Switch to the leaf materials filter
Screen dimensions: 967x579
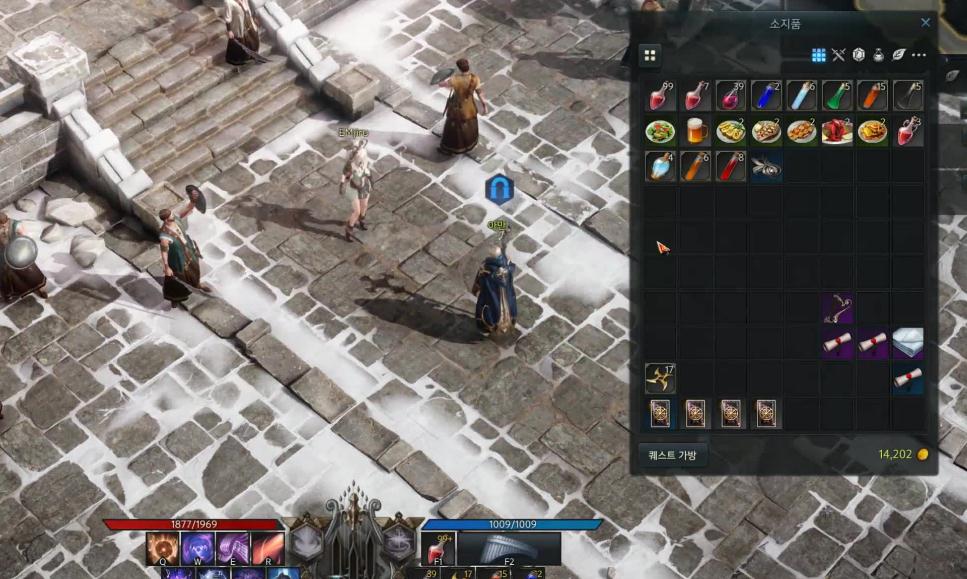point(898,55)
